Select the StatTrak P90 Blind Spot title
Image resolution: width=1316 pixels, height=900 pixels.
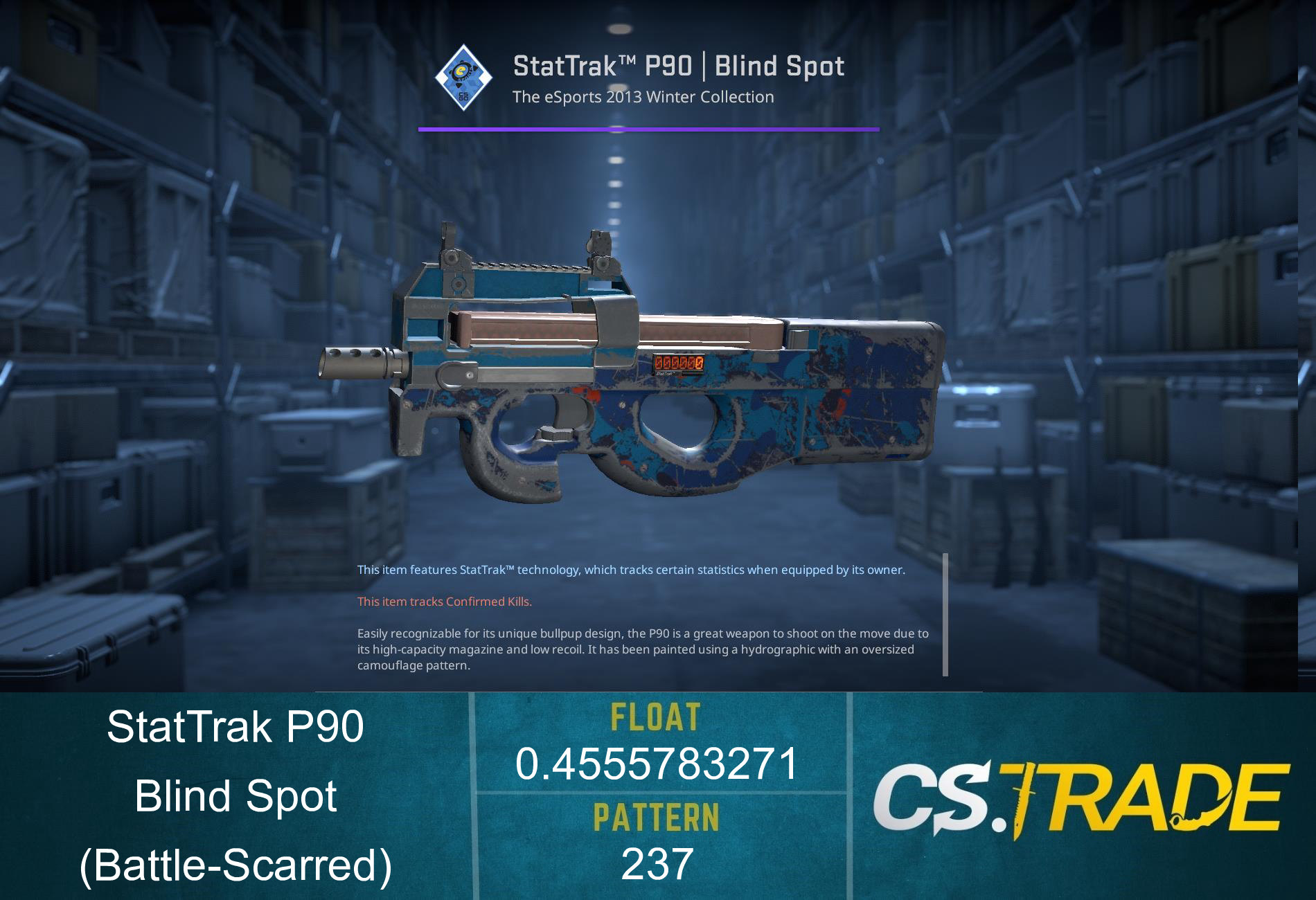(677, 66)
